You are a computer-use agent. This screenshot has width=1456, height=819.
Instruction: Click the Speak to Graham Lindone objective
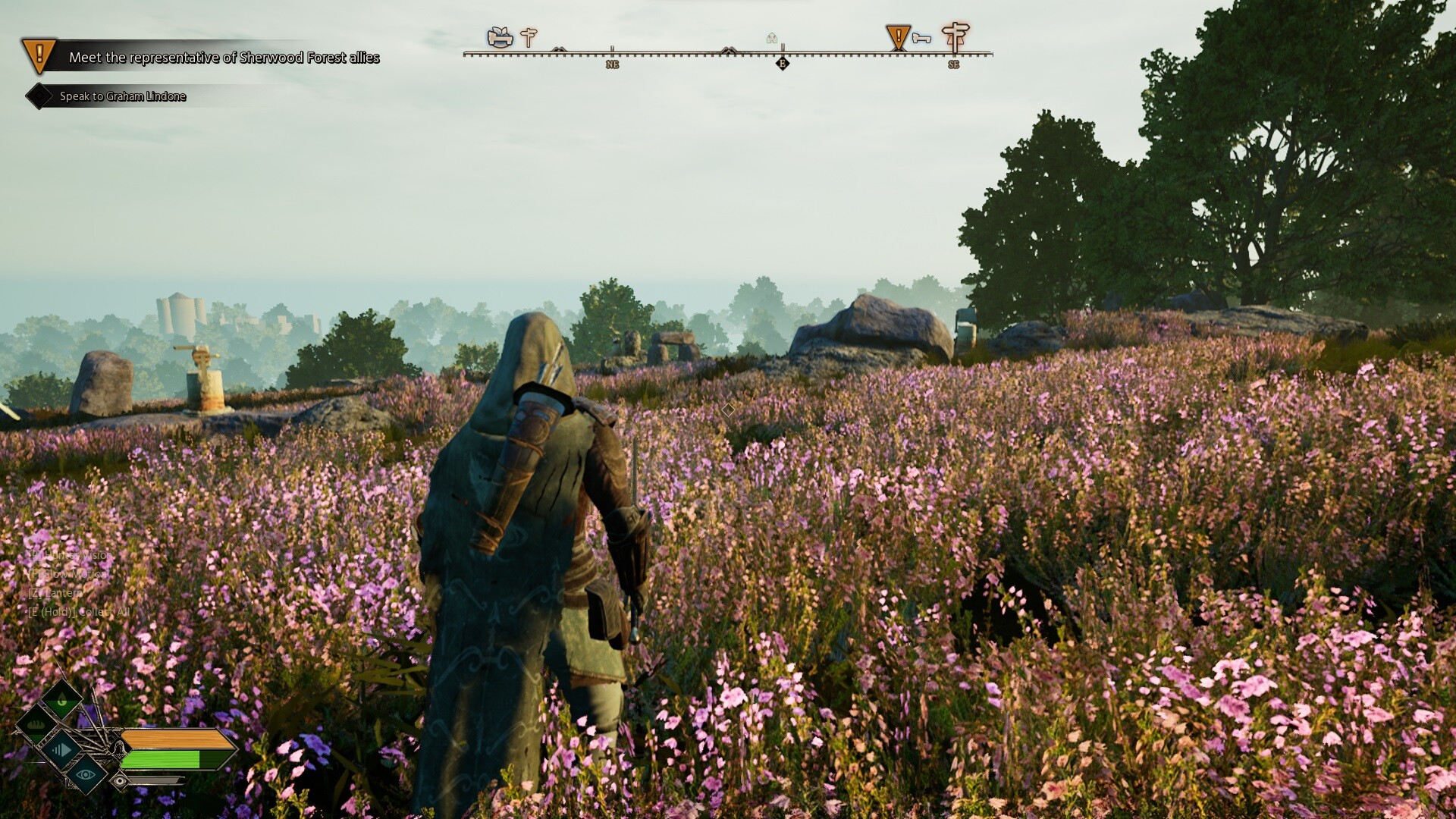click(x=122, y=96)
